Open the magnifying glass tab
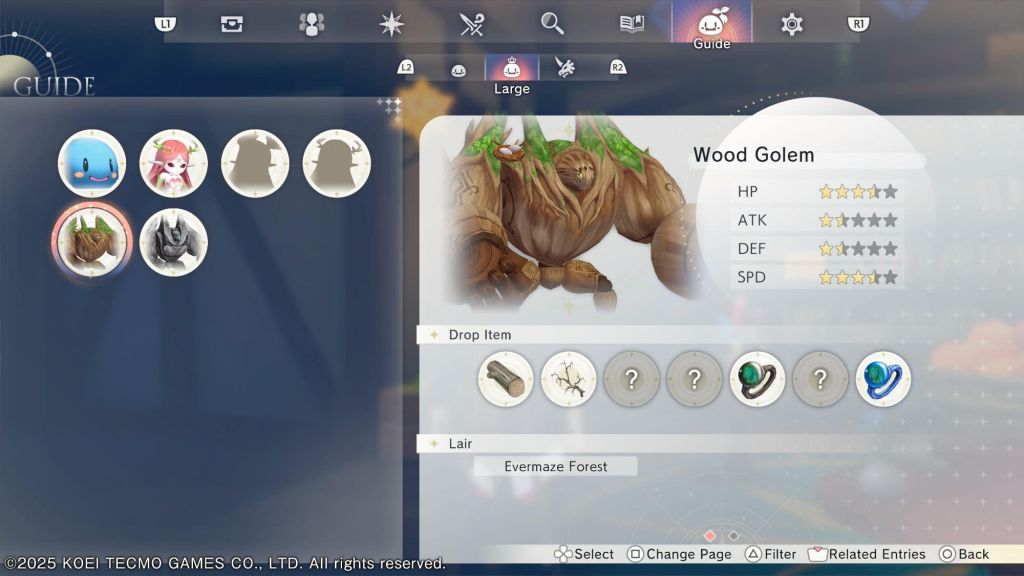 click(552, 24)
